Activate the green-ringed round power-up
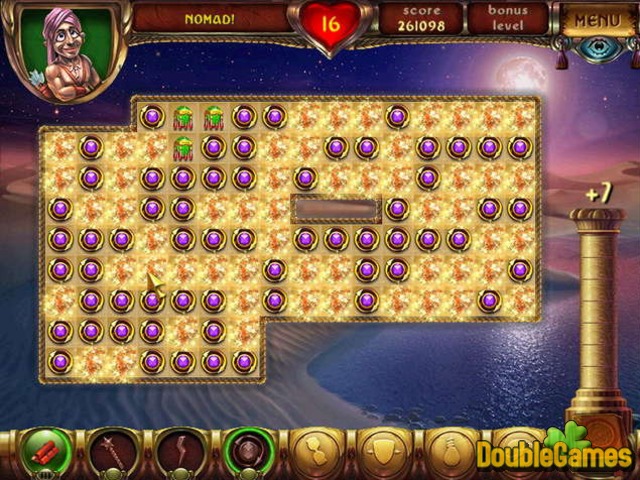This screenshot has width=640, height=480. [x=244, y=449]
